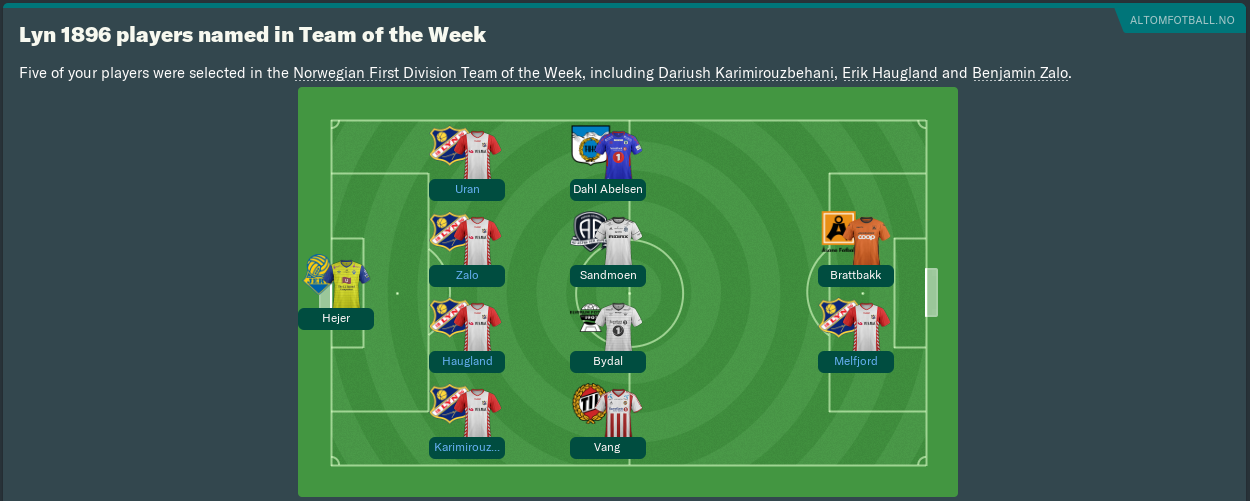
Task: Select Vang's red and white striped shirt
Action: click(x=620, y=413)
